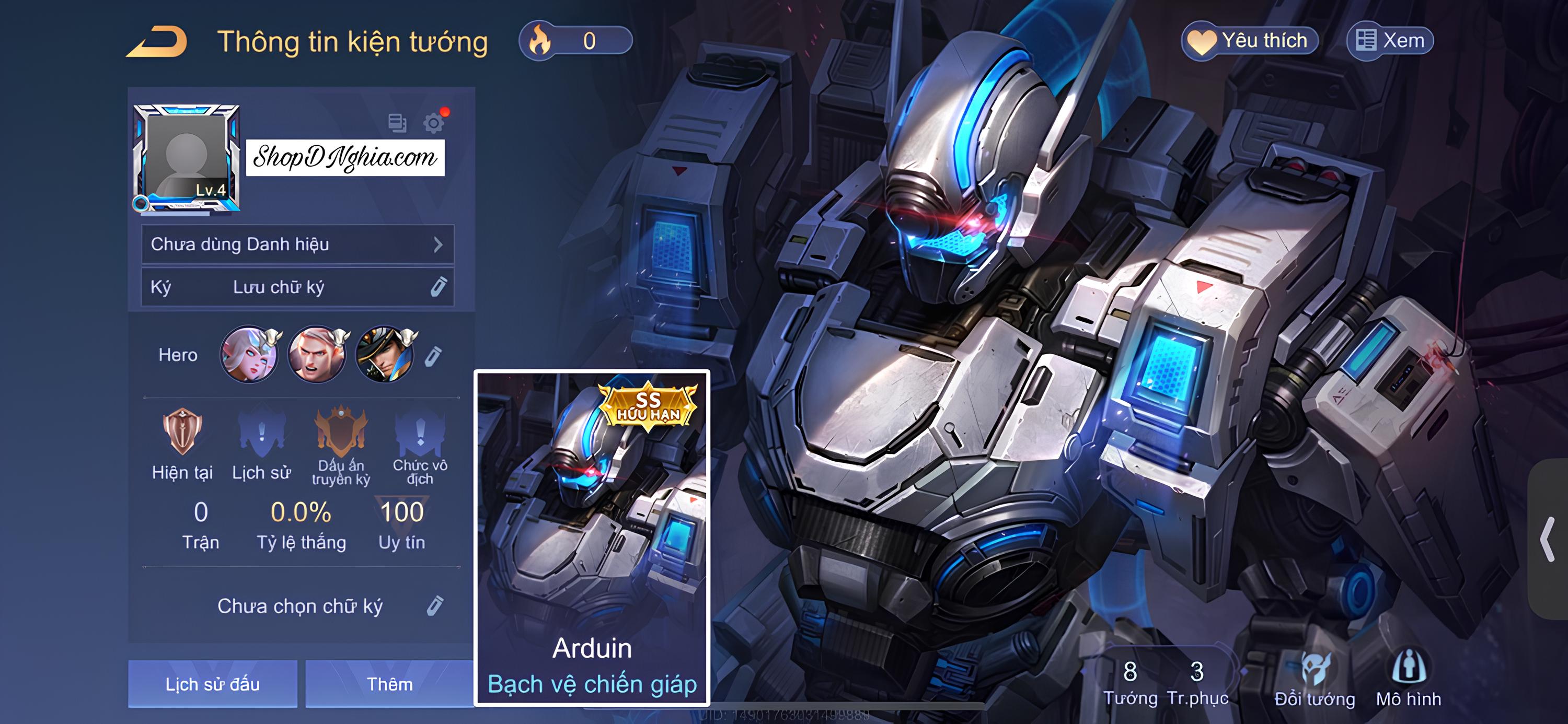
Task: Open the Xem view button
Action: click(1390, 41)
